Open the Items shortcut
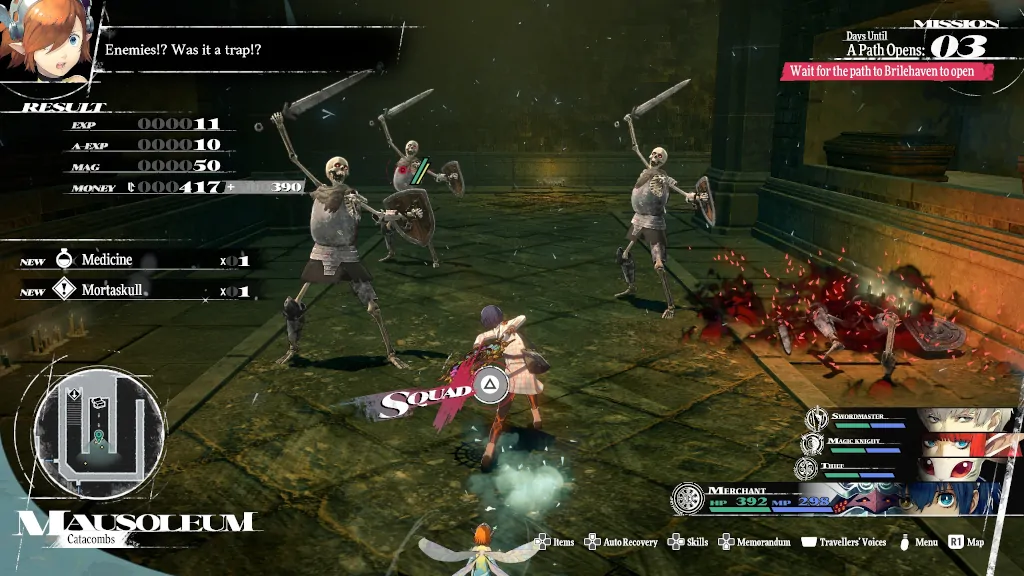Screen dimensions: 1024x576 coord(555,542)
